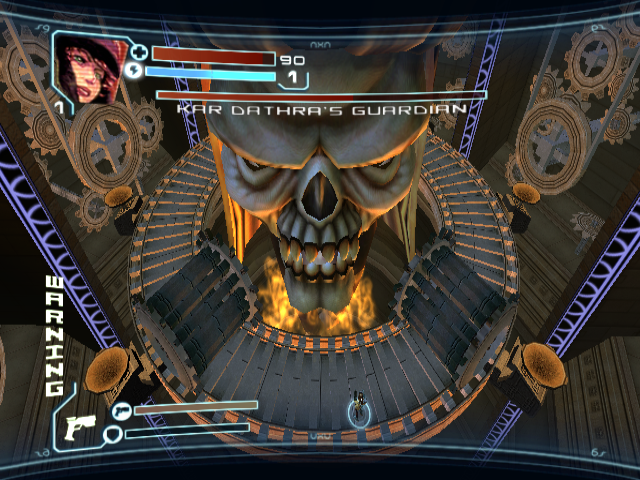Select the health cross icon
The height and width of the screenshot is (480, 640).
pos(138,54)
